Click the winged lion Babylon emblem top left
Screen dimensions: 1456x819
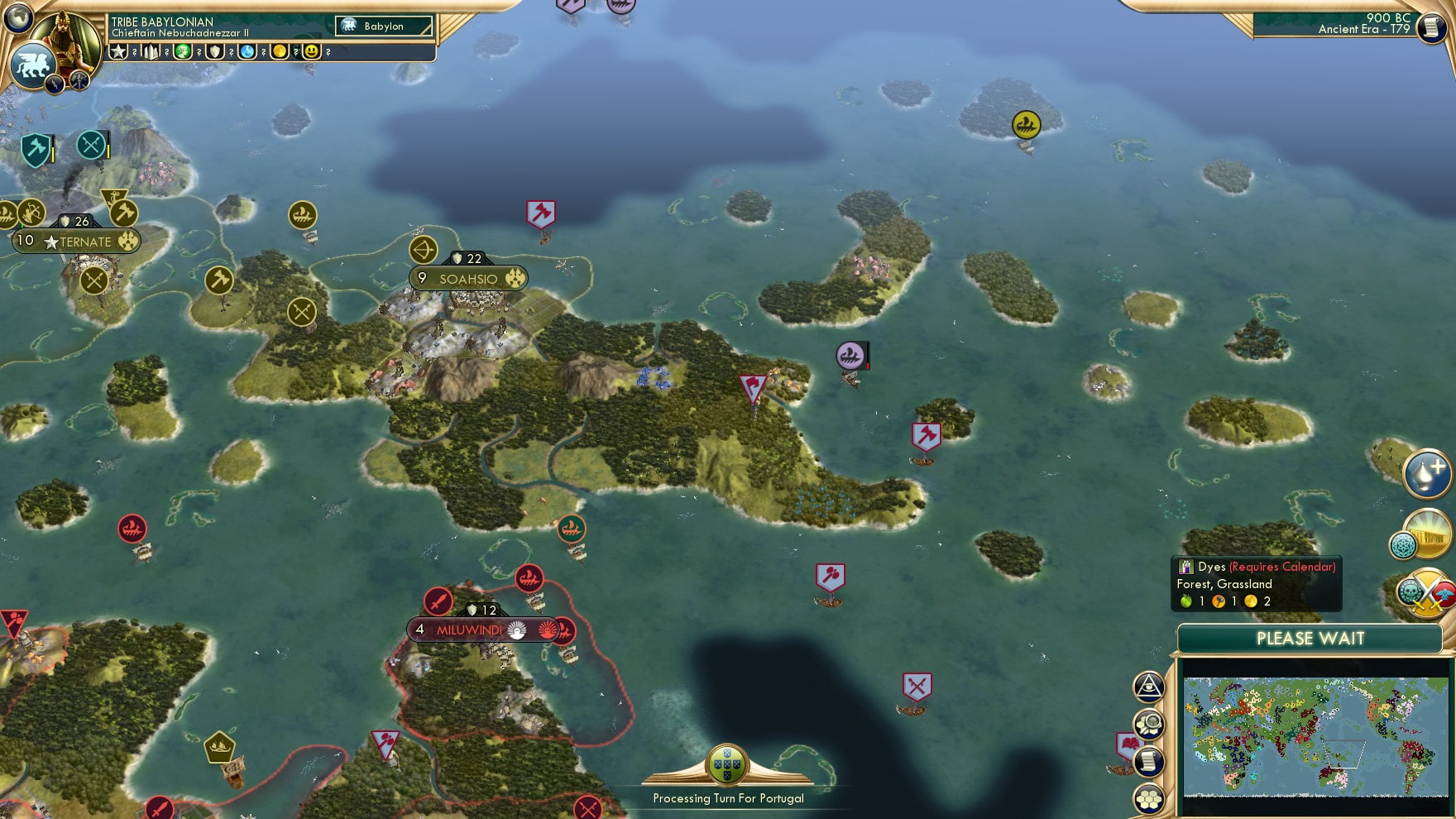pyautogui.click(x=34, y=63)
